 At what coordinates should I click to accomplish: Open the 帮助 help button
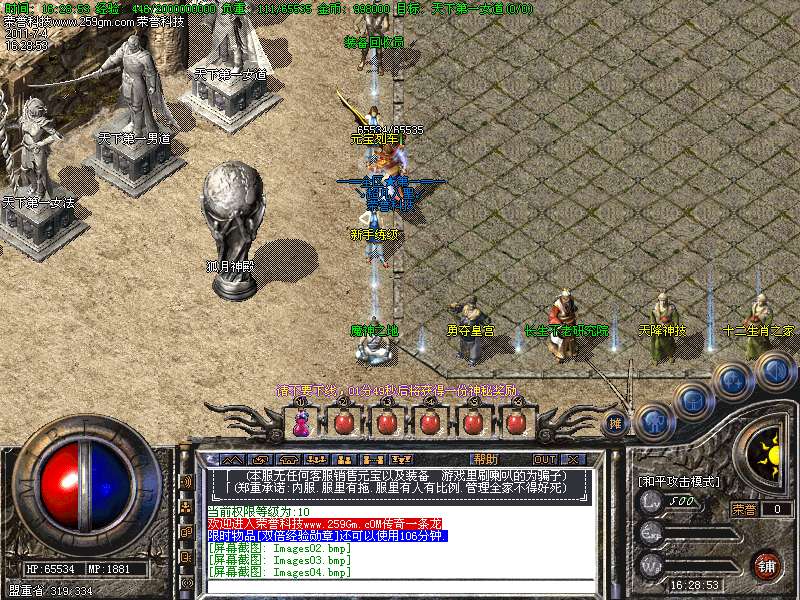[487, 458]
